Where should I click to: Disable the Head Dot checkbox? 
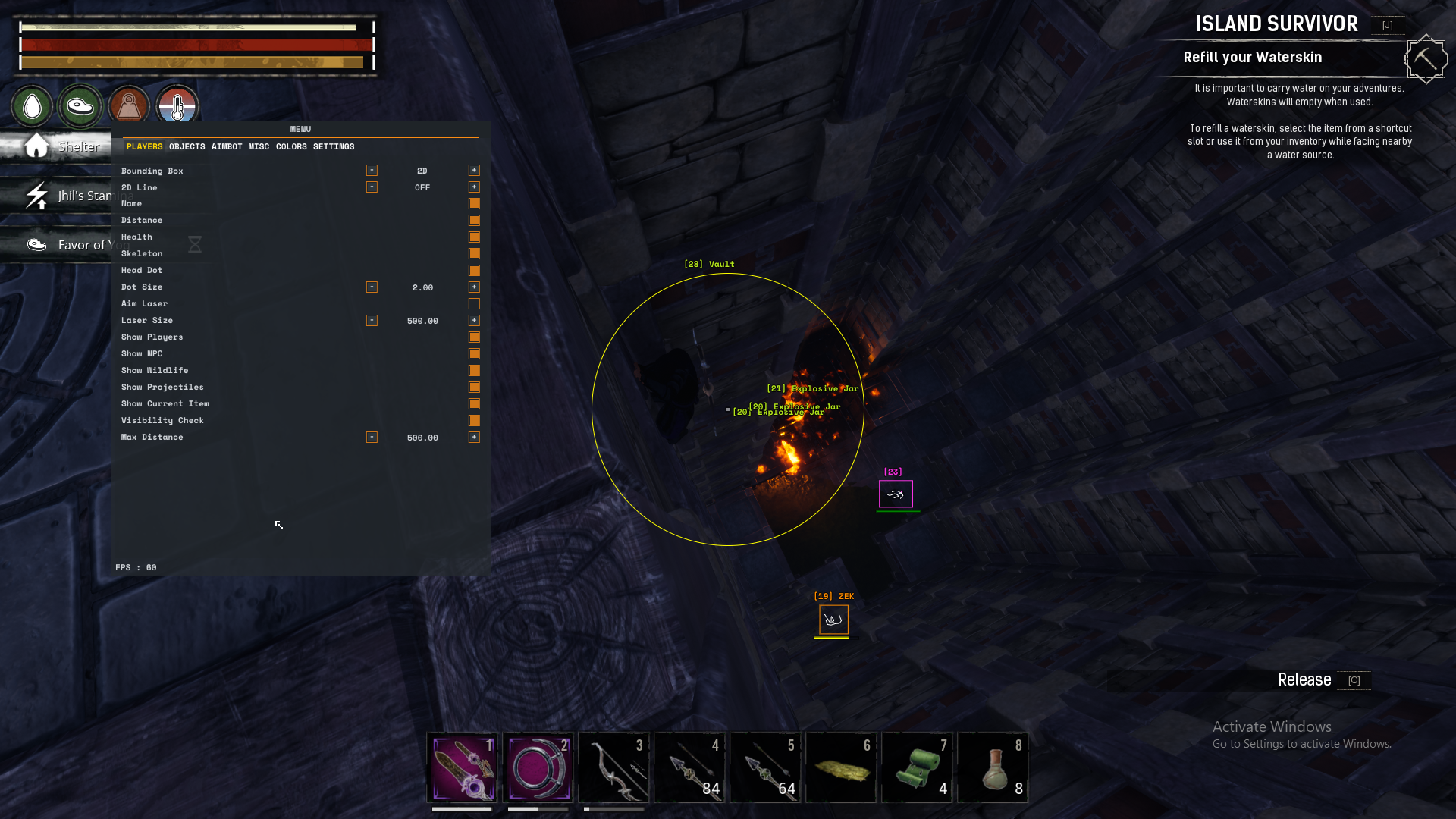[x=474, y=271]
